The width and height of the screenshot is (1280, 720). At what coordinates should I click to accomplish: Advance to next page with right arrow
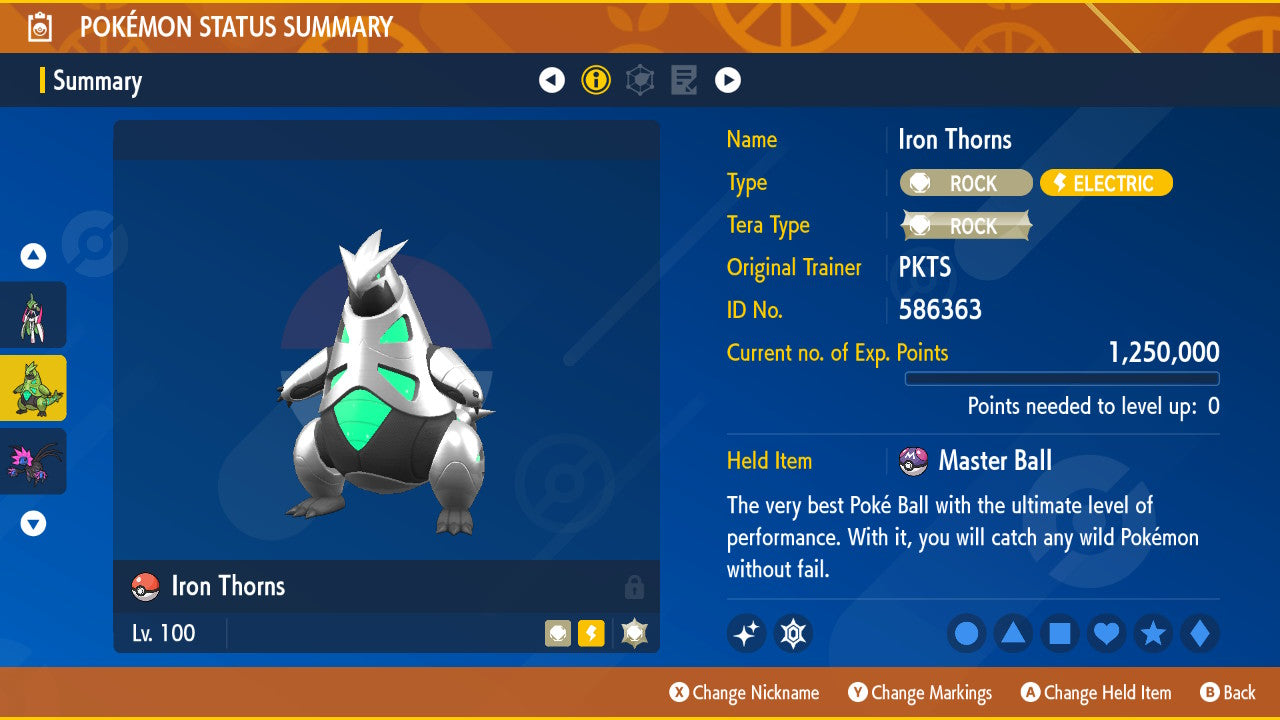pos(728,79)
